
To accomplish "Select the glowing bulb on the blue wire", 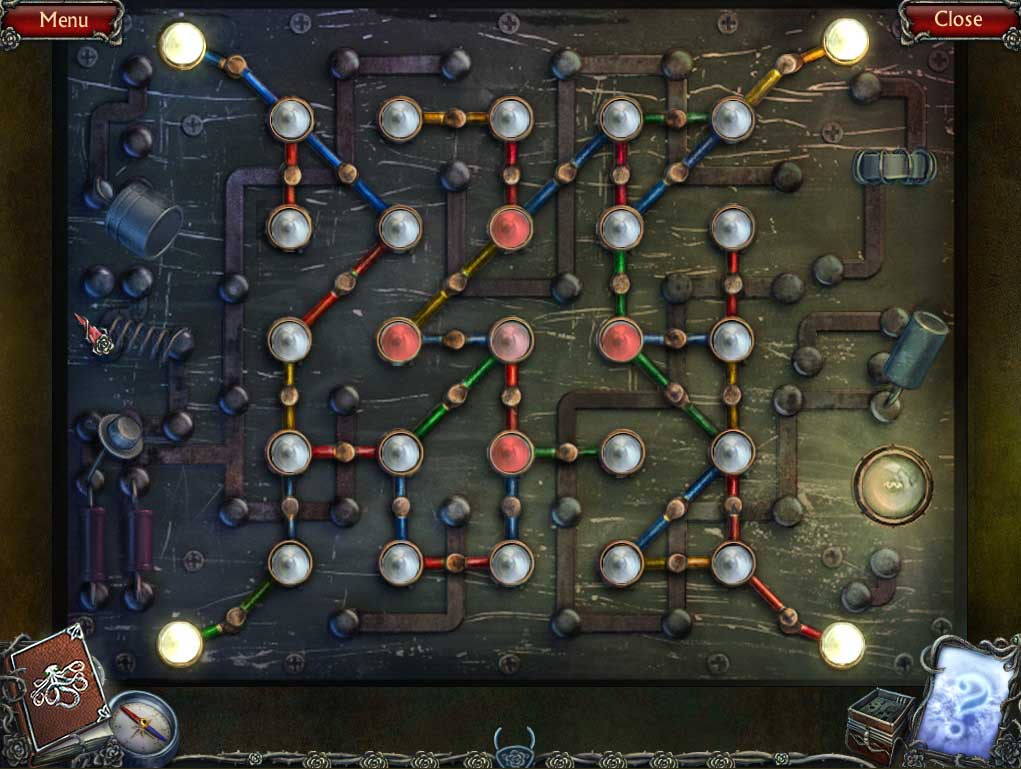I will click(x=183, y=44).
